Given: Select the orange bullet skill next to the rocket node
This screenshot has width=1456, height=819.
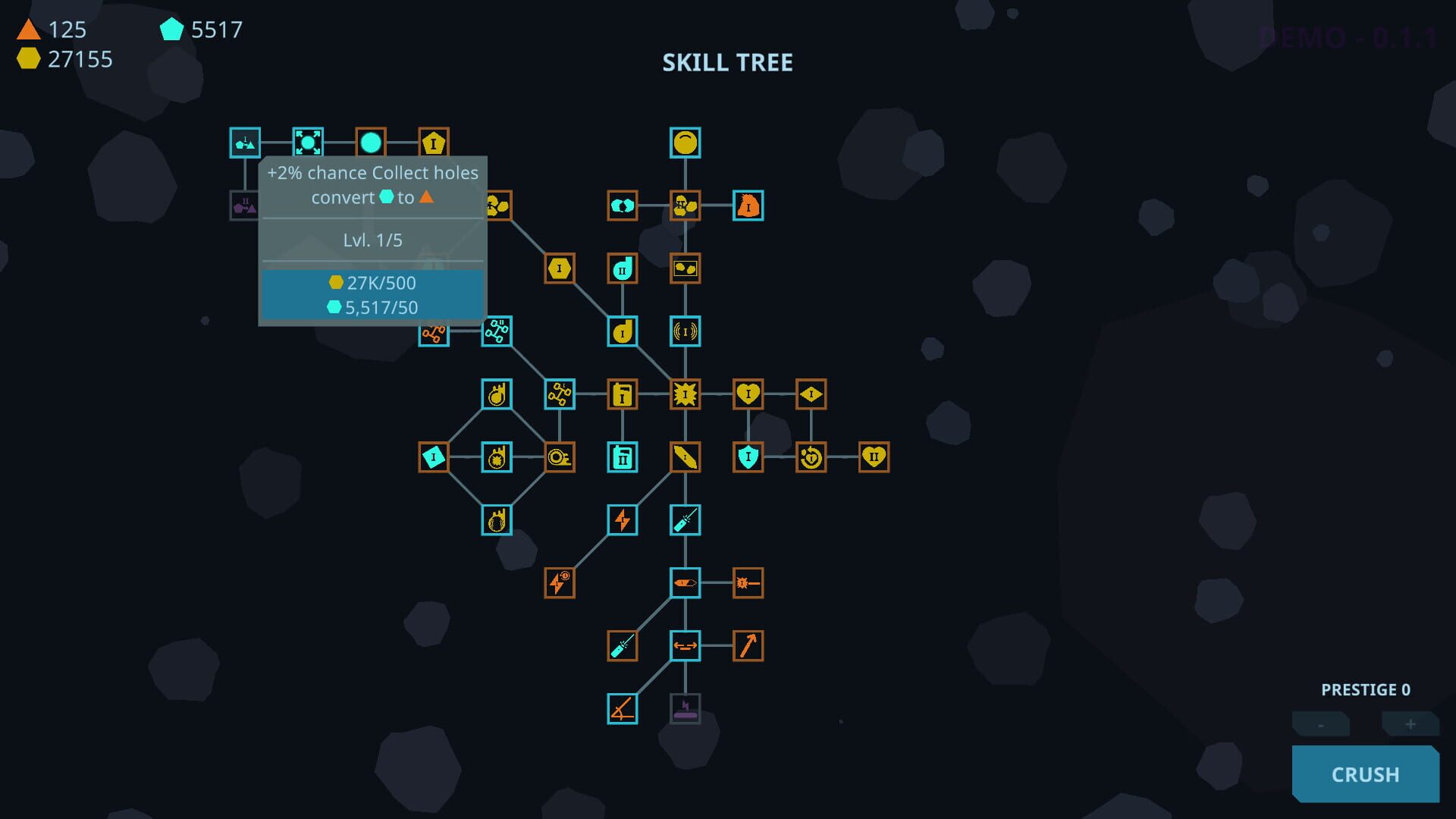Looking at the screenshot, I should click(x=748, y=582).
